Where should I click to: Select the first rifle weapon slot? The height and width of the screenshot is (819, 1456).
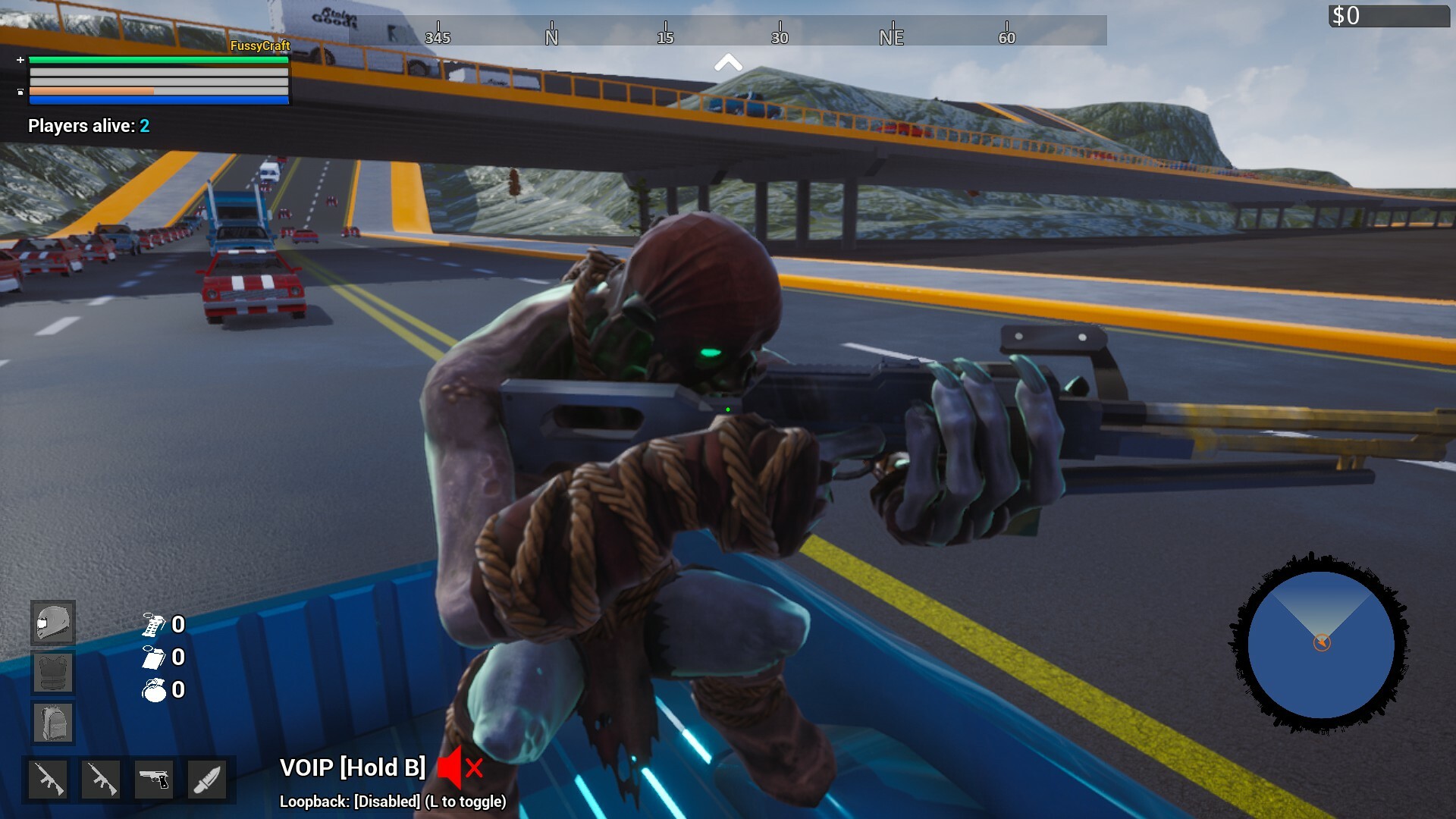pos(47,779)
